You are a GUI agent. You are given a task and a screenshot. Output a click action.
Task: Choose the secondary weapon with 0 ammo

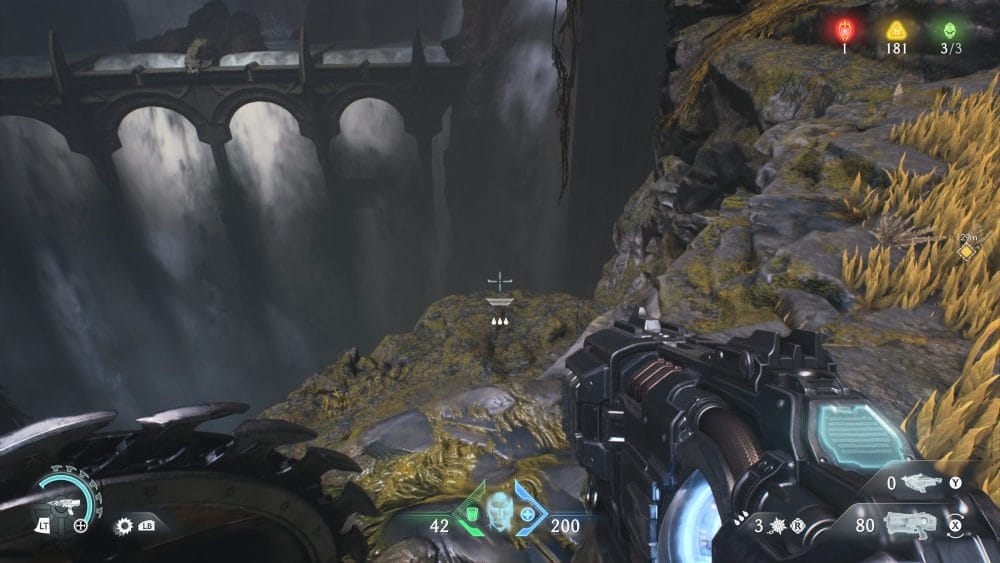[x=921, y=483]
